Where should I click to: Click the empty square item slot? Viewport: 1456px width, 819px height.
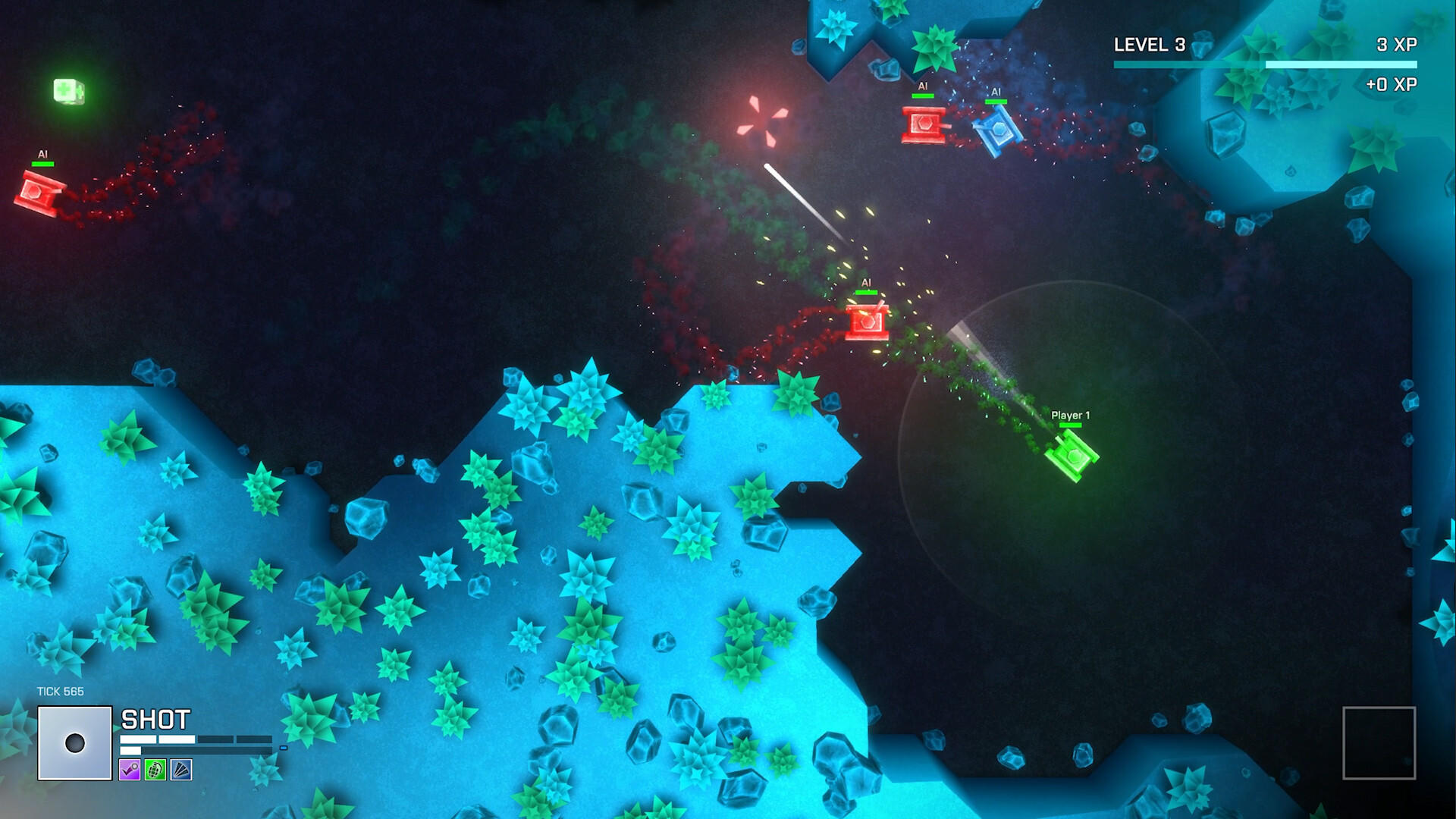1379,743
